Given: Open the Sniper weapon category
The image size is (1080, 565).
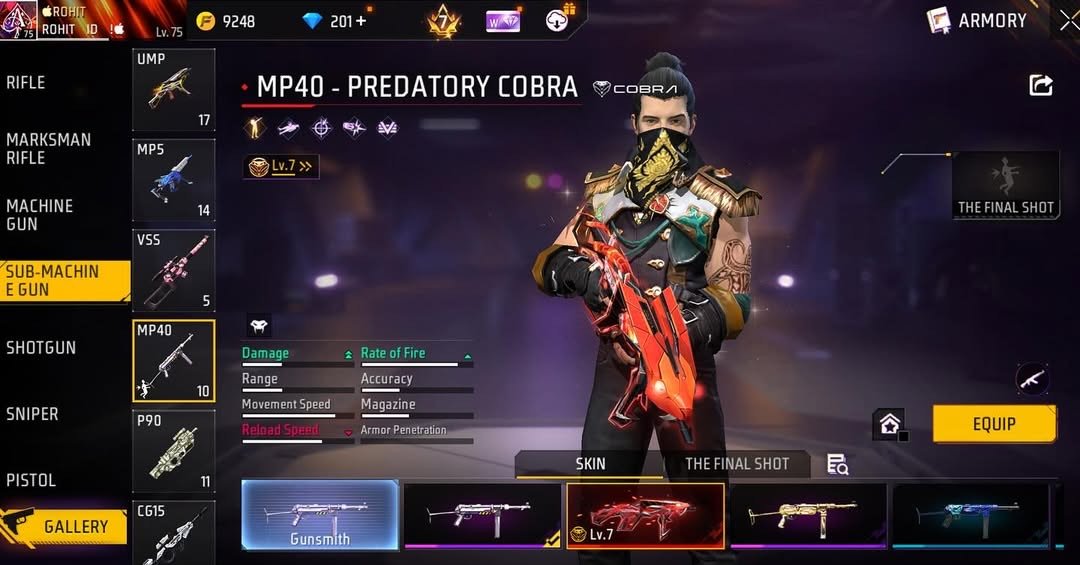Looking at the screenshot, I should pyautogui.click(x=32, y=414).
